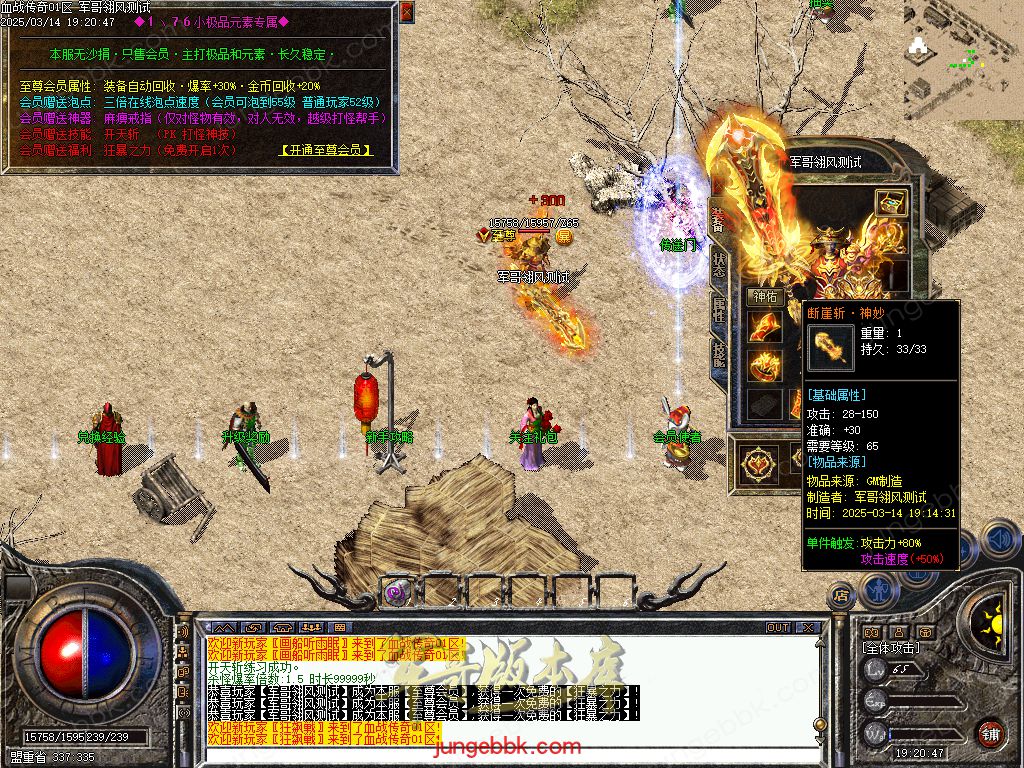1024x768 pixels.
Task: Click the OUT button above chat
Action: [x=778, y=628]
